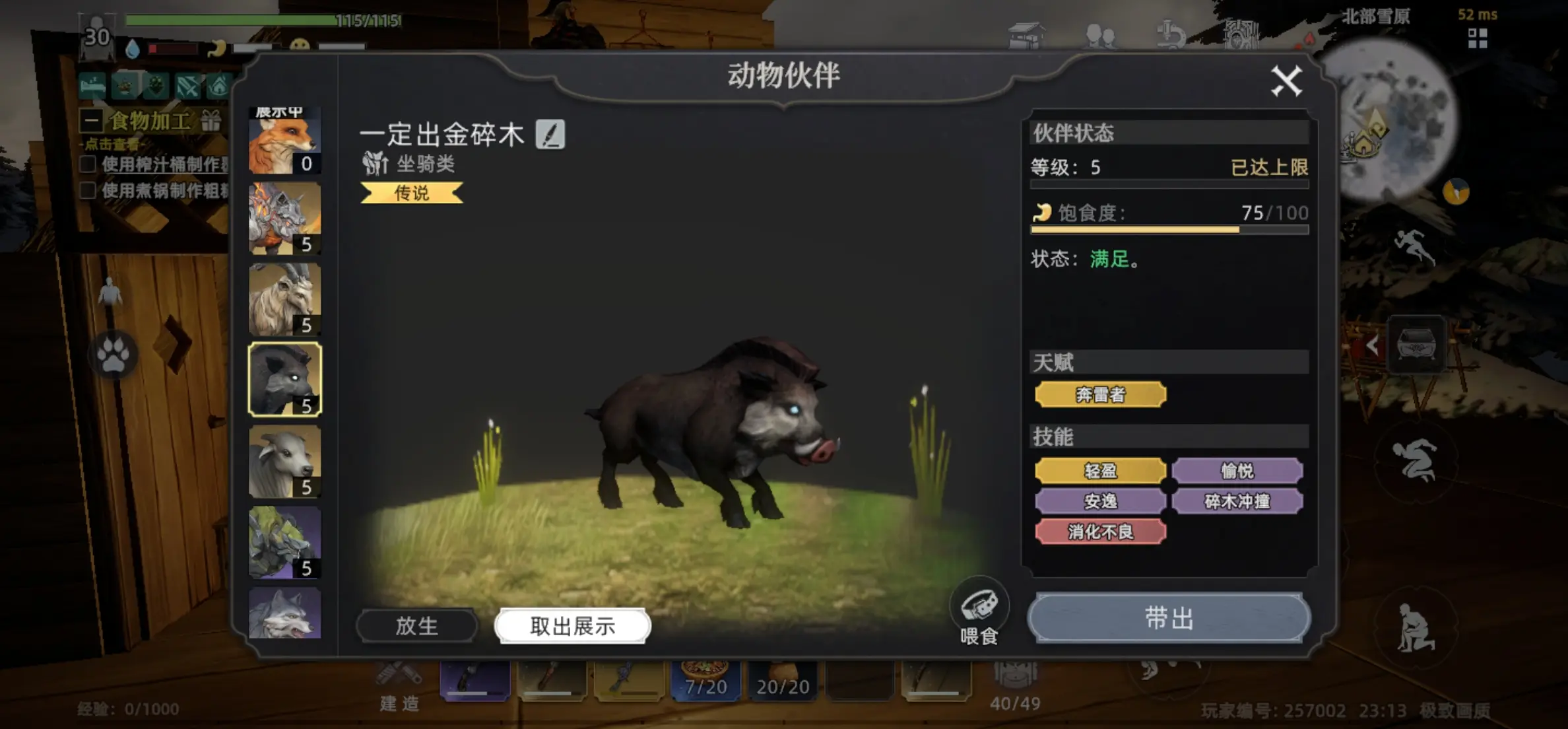This screenshot has height=729, width=1568.
Task: Click the gift icon beside 食物加工
Action: click(212, 120)
